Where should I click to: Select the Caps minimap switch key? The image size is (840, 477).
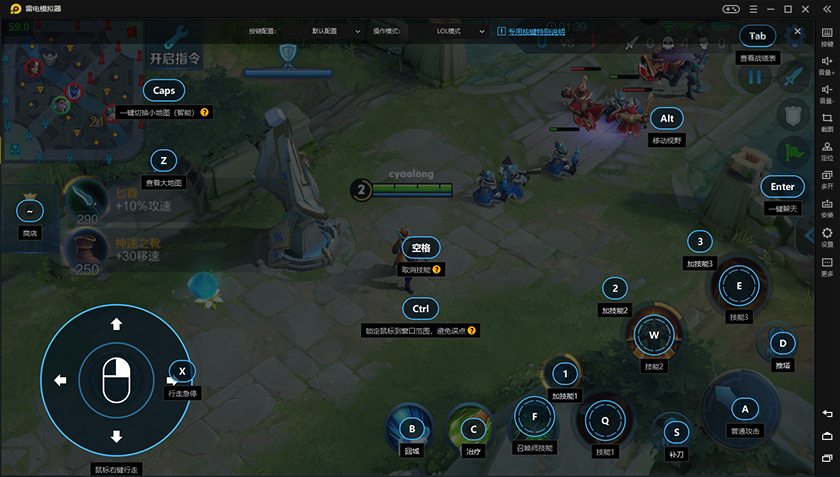[x=164, y=90]
